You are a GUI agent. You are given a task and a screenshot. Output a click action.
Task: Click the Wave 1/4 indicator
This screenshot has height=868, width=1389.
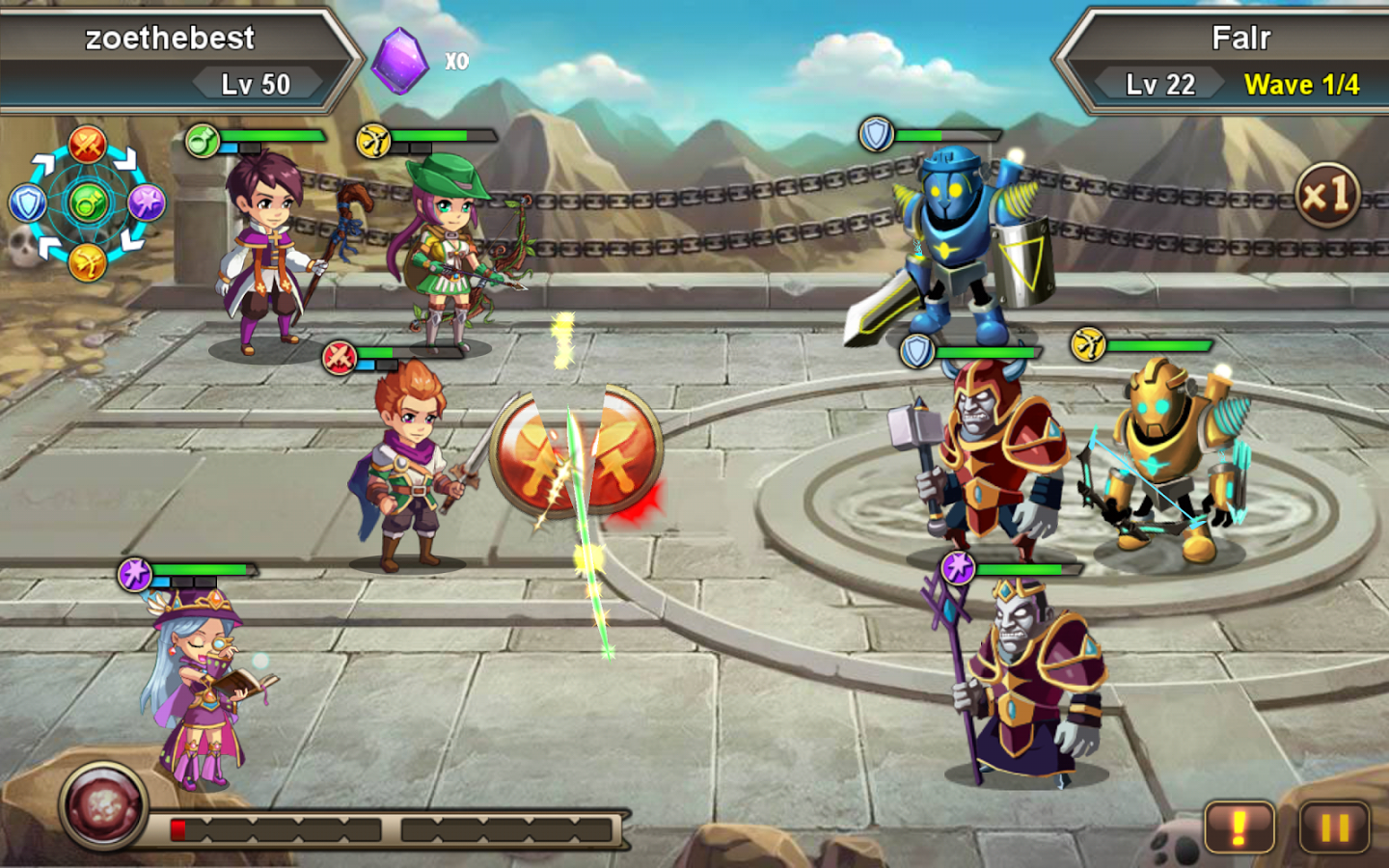pos(1301,84)
